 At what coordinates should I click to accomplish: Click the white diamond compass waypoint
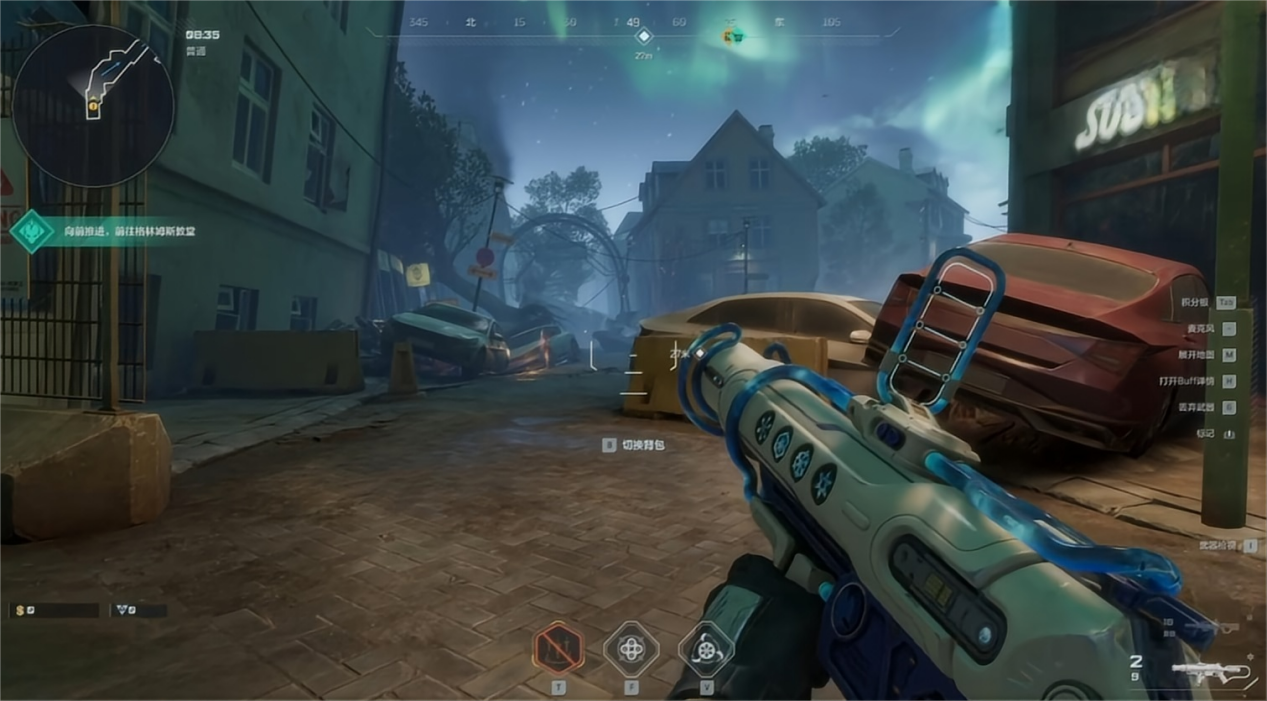pyautogui.click(x=644, y=37)
